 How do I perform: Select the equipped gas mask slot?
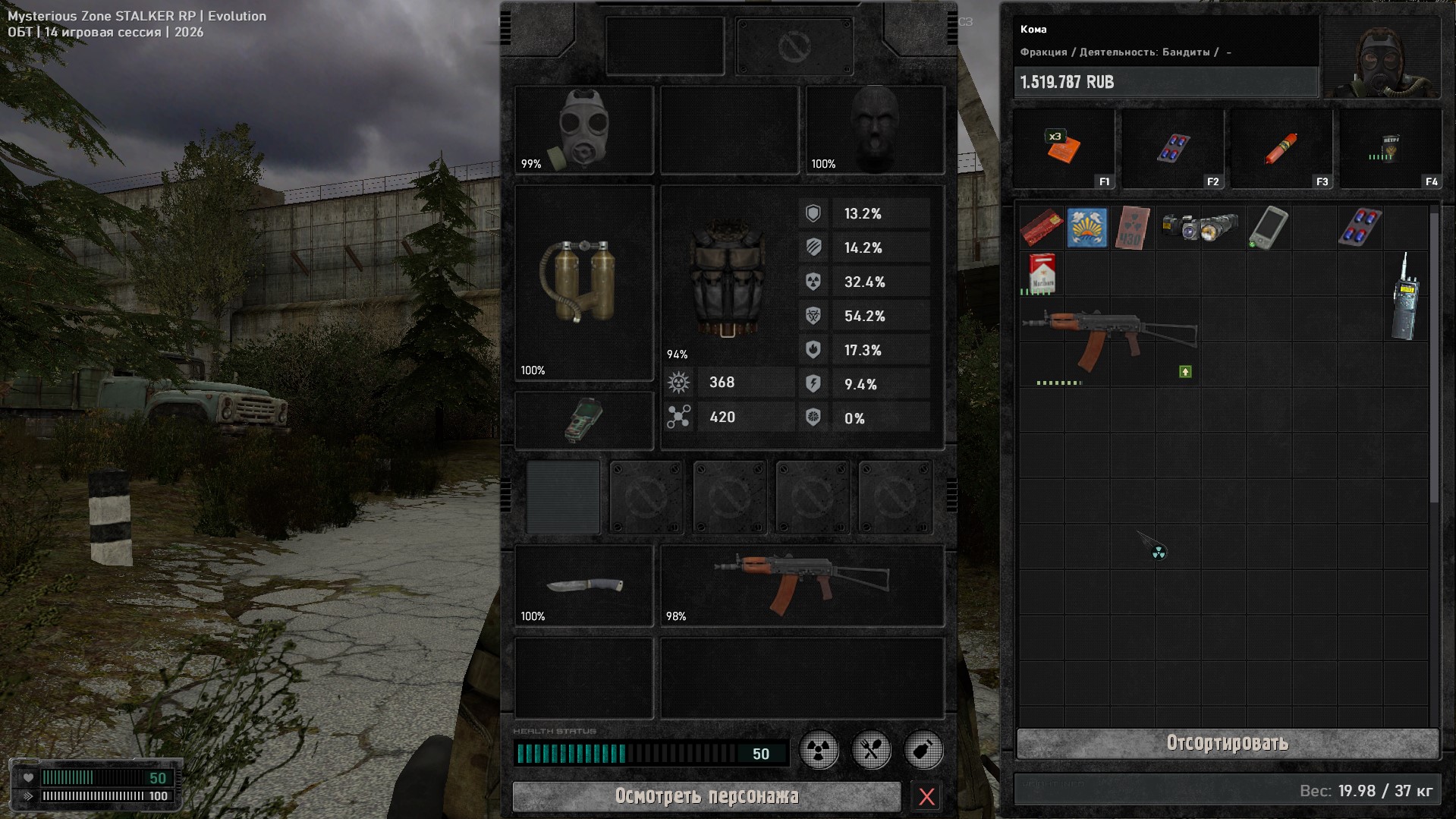(583, 130)
